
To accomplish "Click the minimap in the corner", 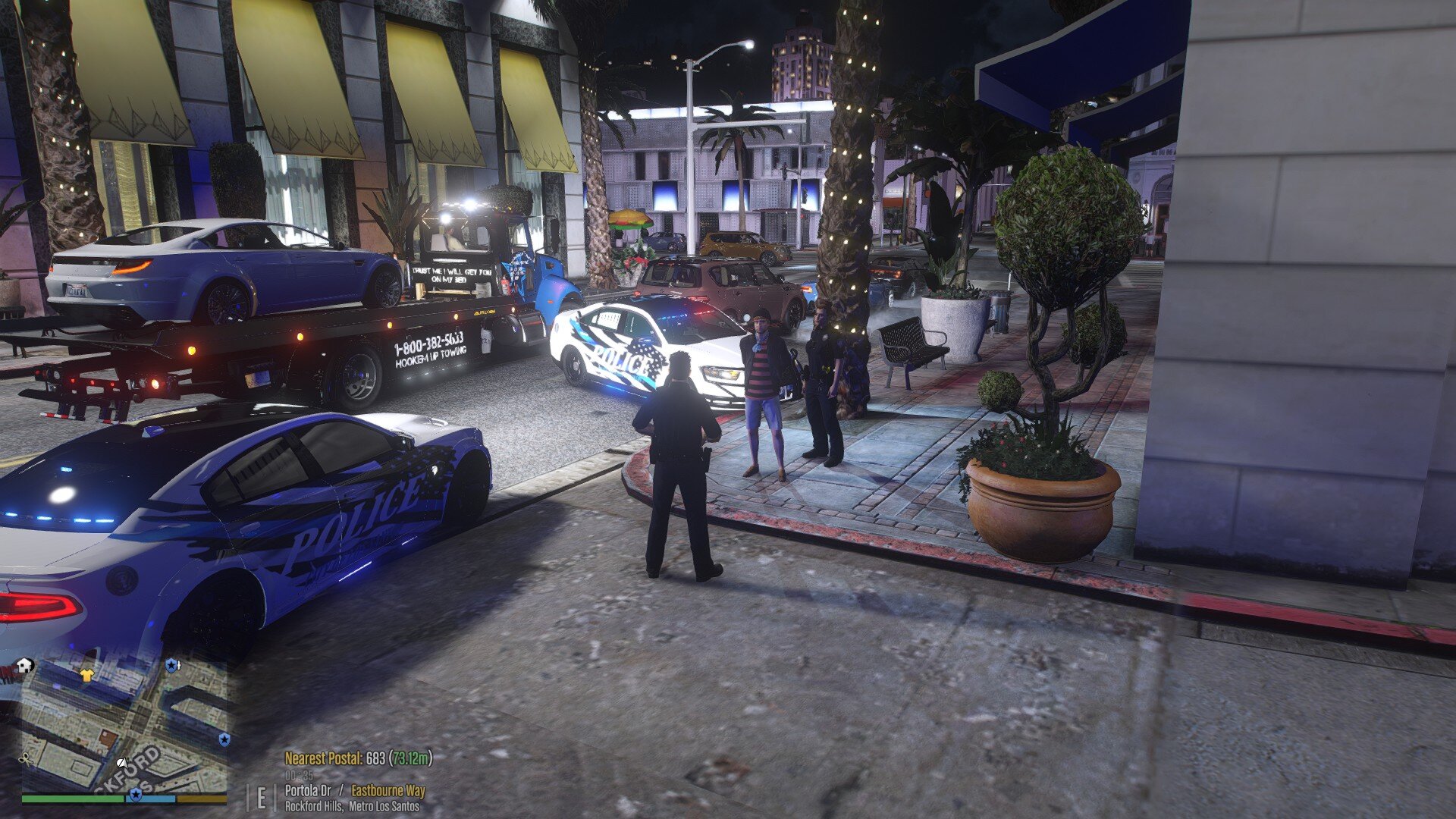I will pos(124,725).
